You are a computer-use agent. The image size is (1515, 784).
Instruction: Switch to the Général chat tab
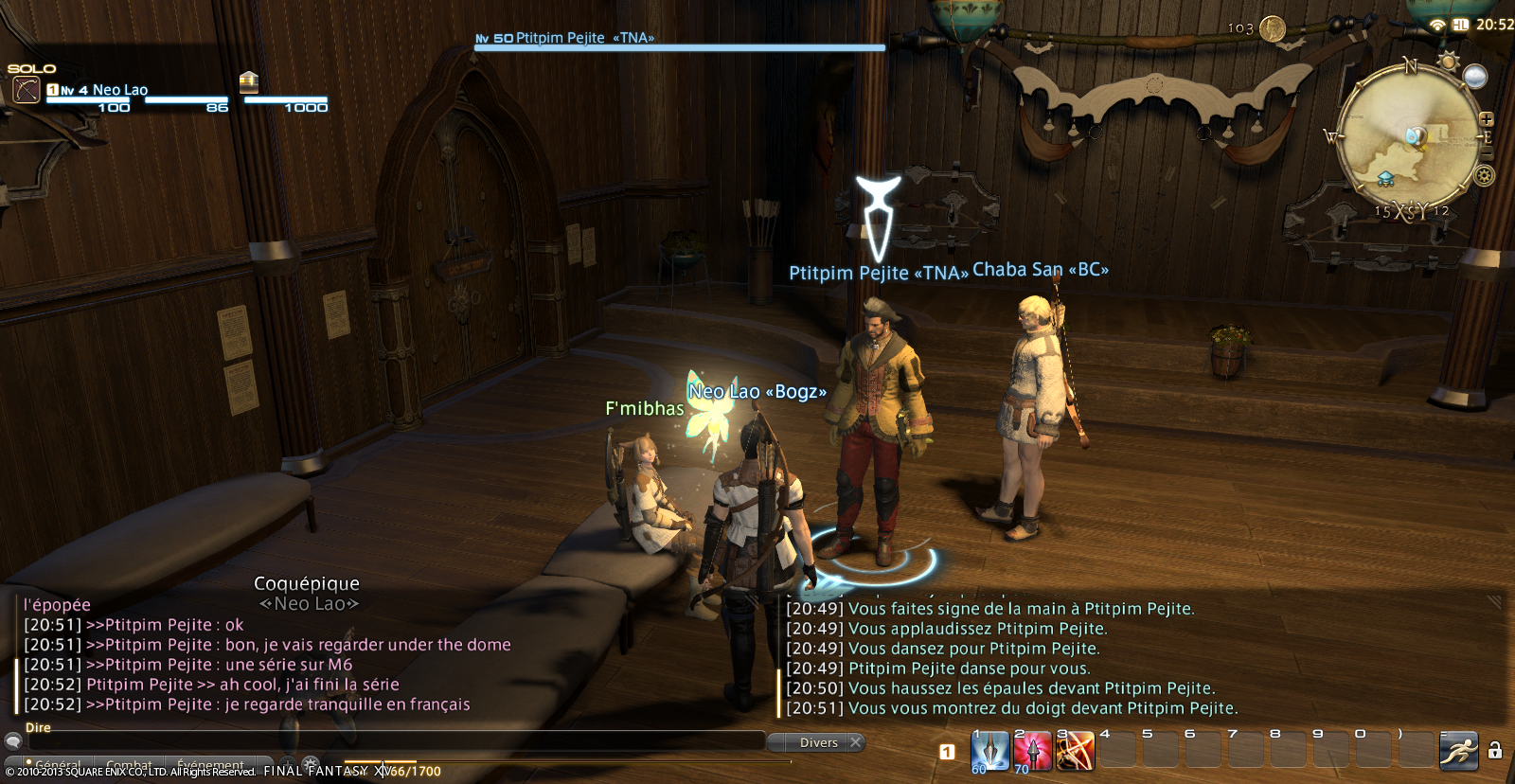57,764
